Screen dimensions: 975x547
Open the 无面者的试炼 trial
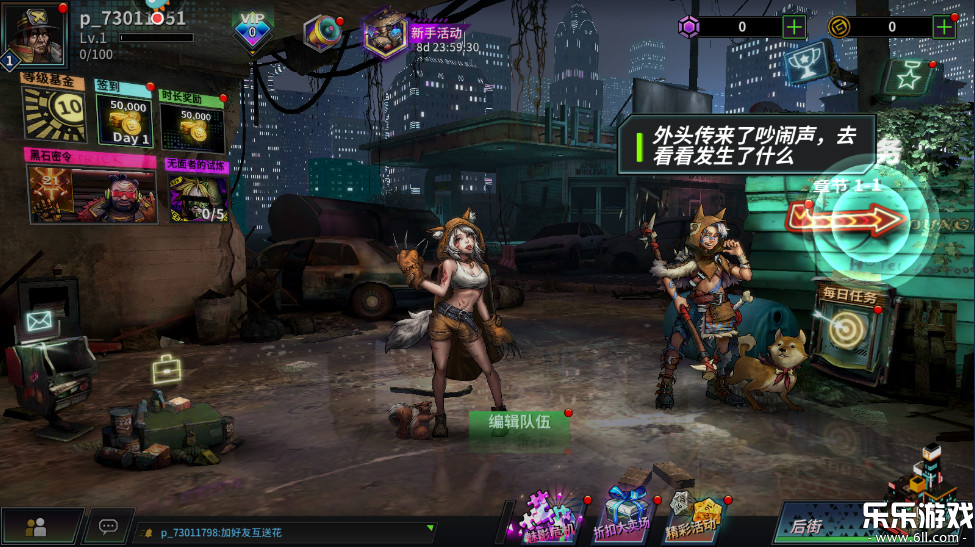pos(197,191)
